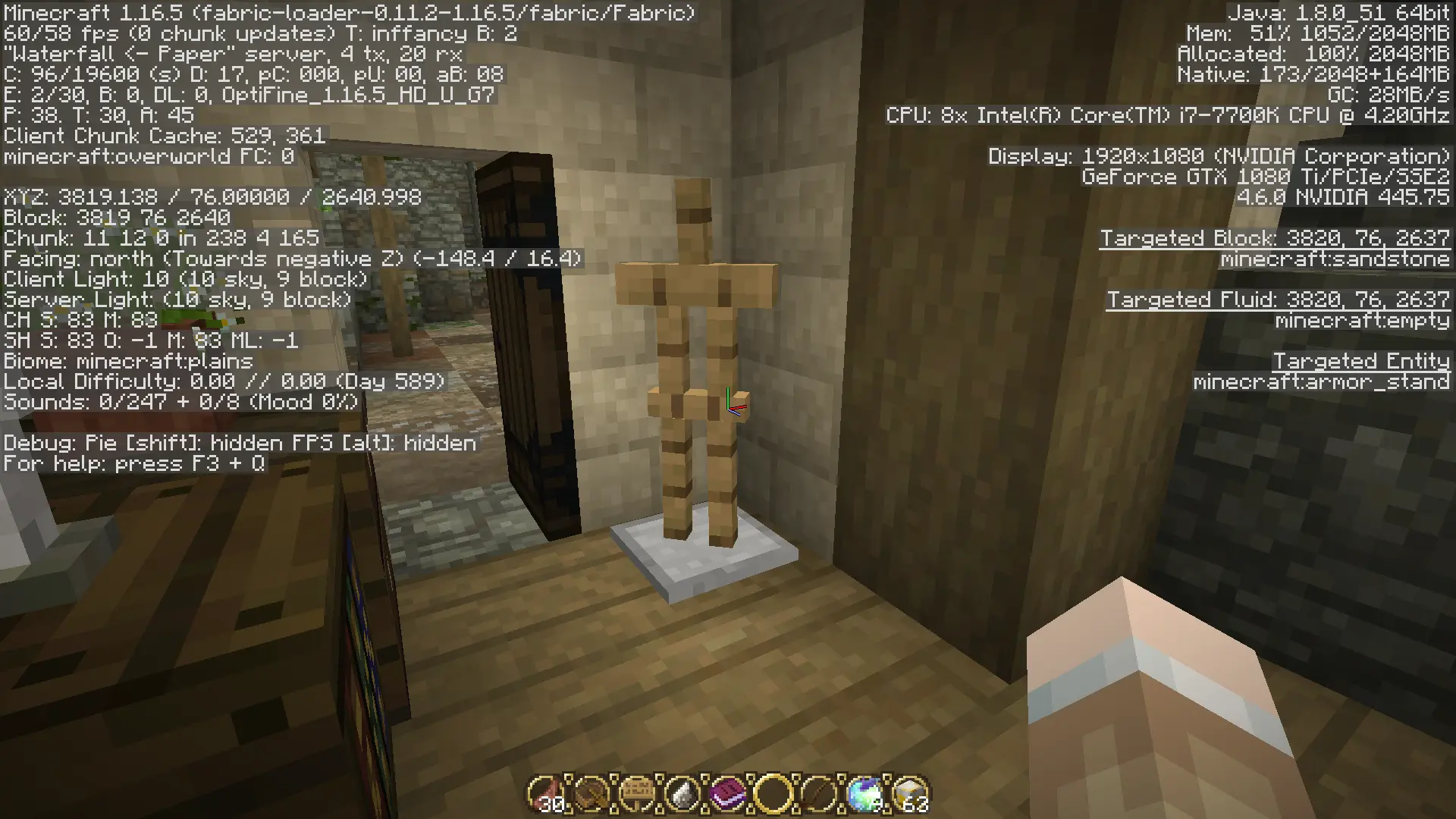Select the flint item in hotbar slot four
The height and width of the screenshot is (819, 1456).
coord(682,794)
